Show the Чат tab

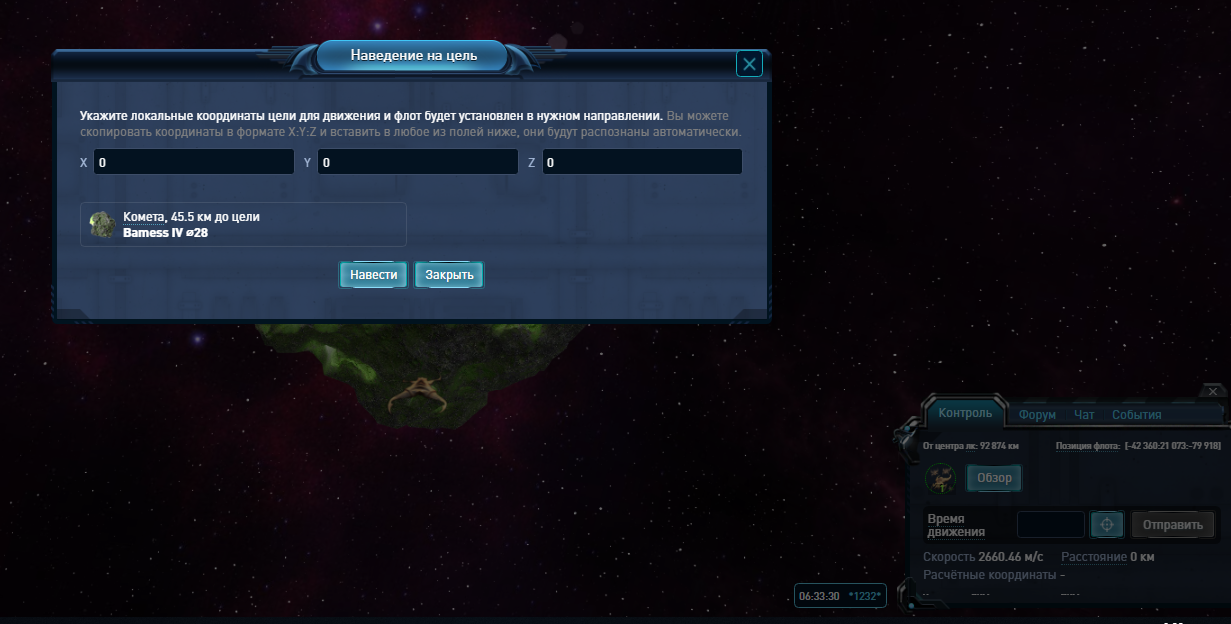1084,415
